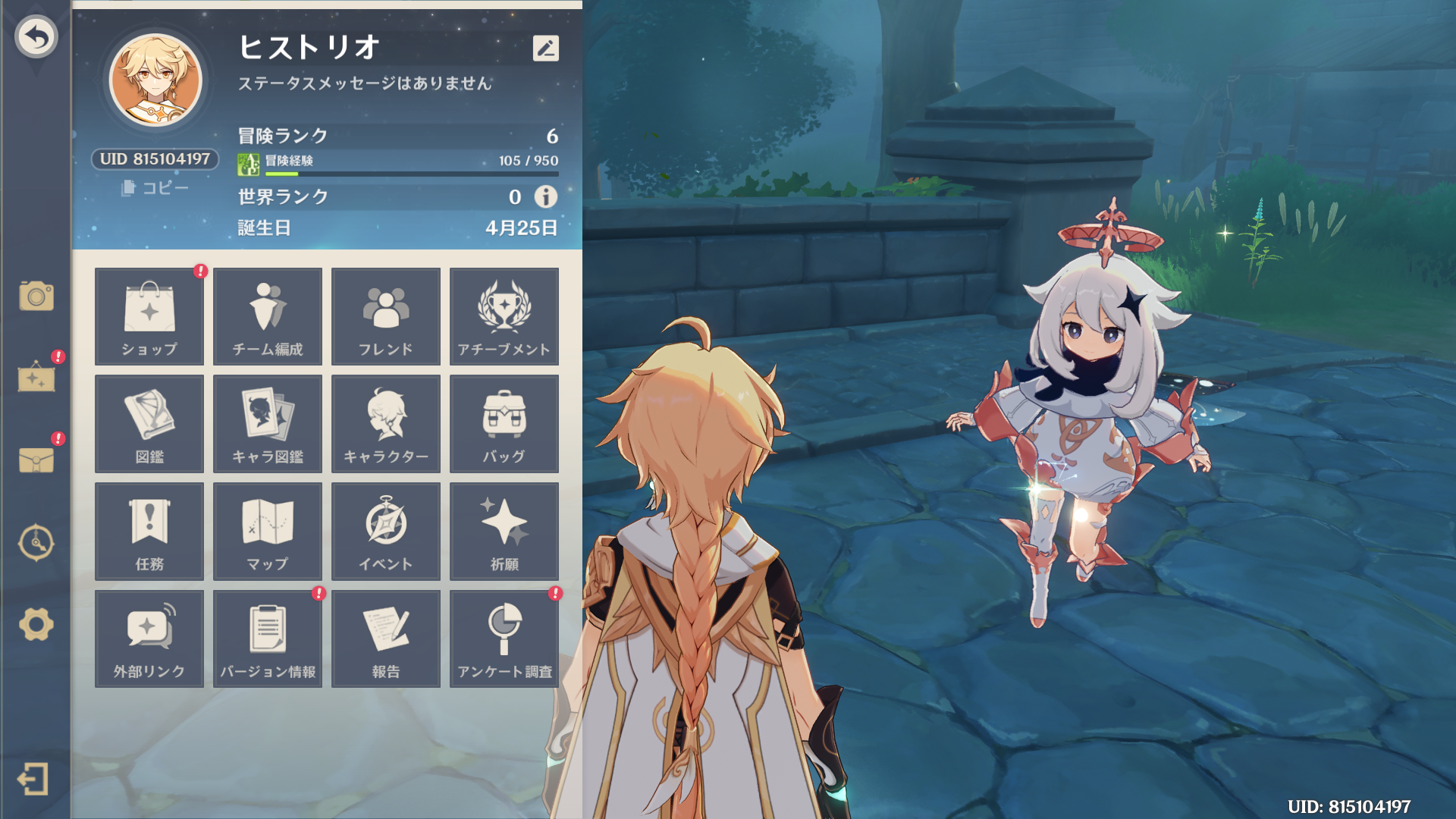This screenshot has width=1456, height=819.
Task: Open the フレンド friends list
Action: [x=386, y=316]
